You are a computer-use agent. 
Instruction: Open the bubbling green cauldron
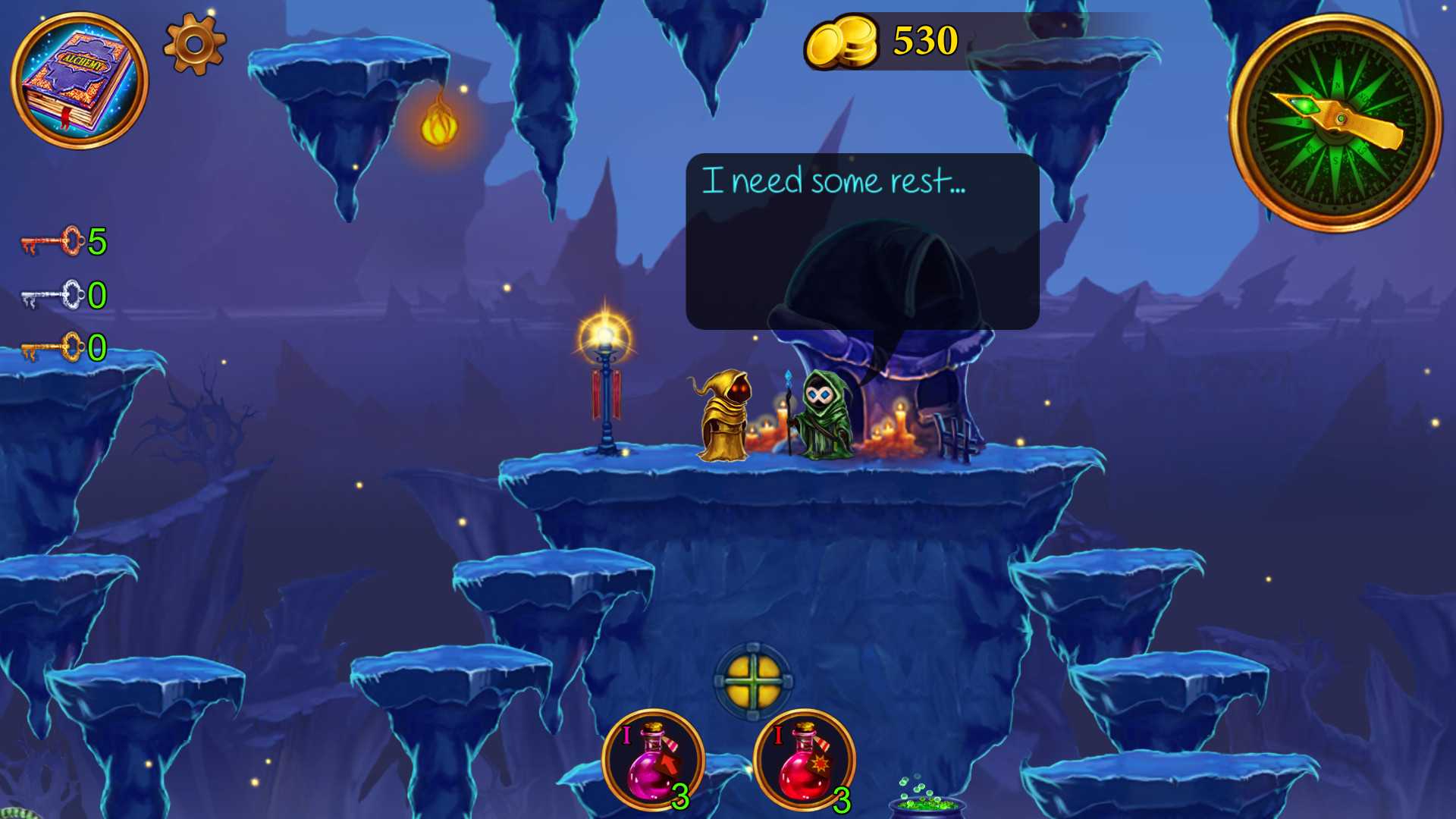coord(927,799)
